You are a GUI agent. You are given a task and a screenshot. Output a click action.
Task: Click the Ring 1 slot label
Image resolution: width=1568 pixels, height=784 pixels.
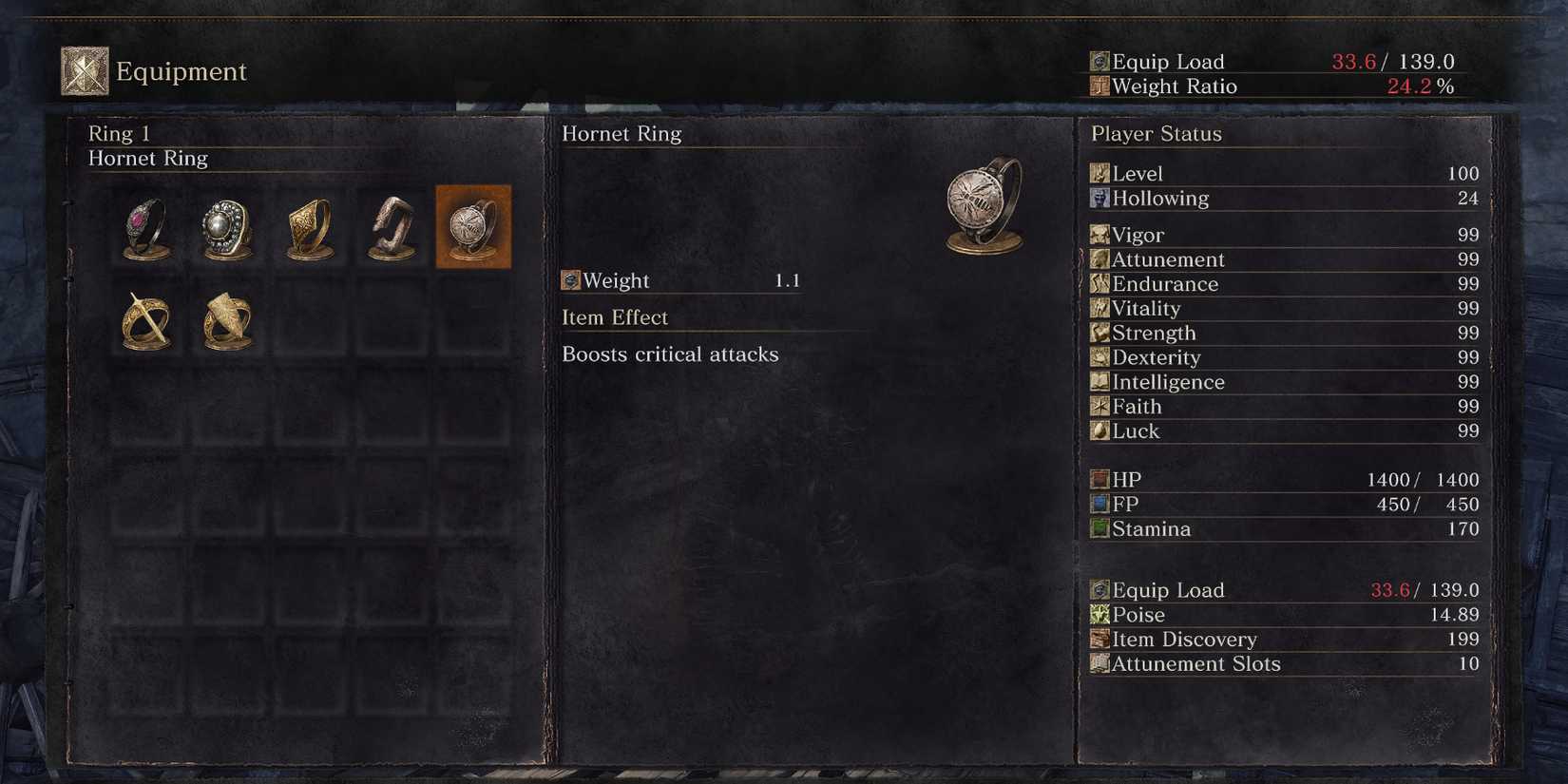(x=119, y=134)
